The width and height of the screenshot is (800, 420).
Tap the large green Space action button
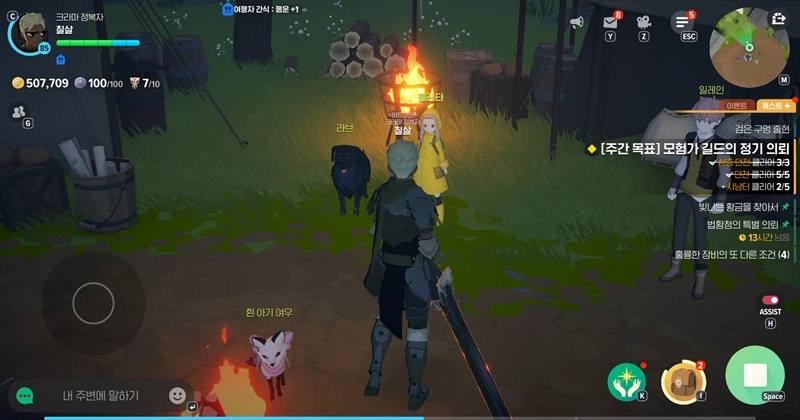click(756, 376)
